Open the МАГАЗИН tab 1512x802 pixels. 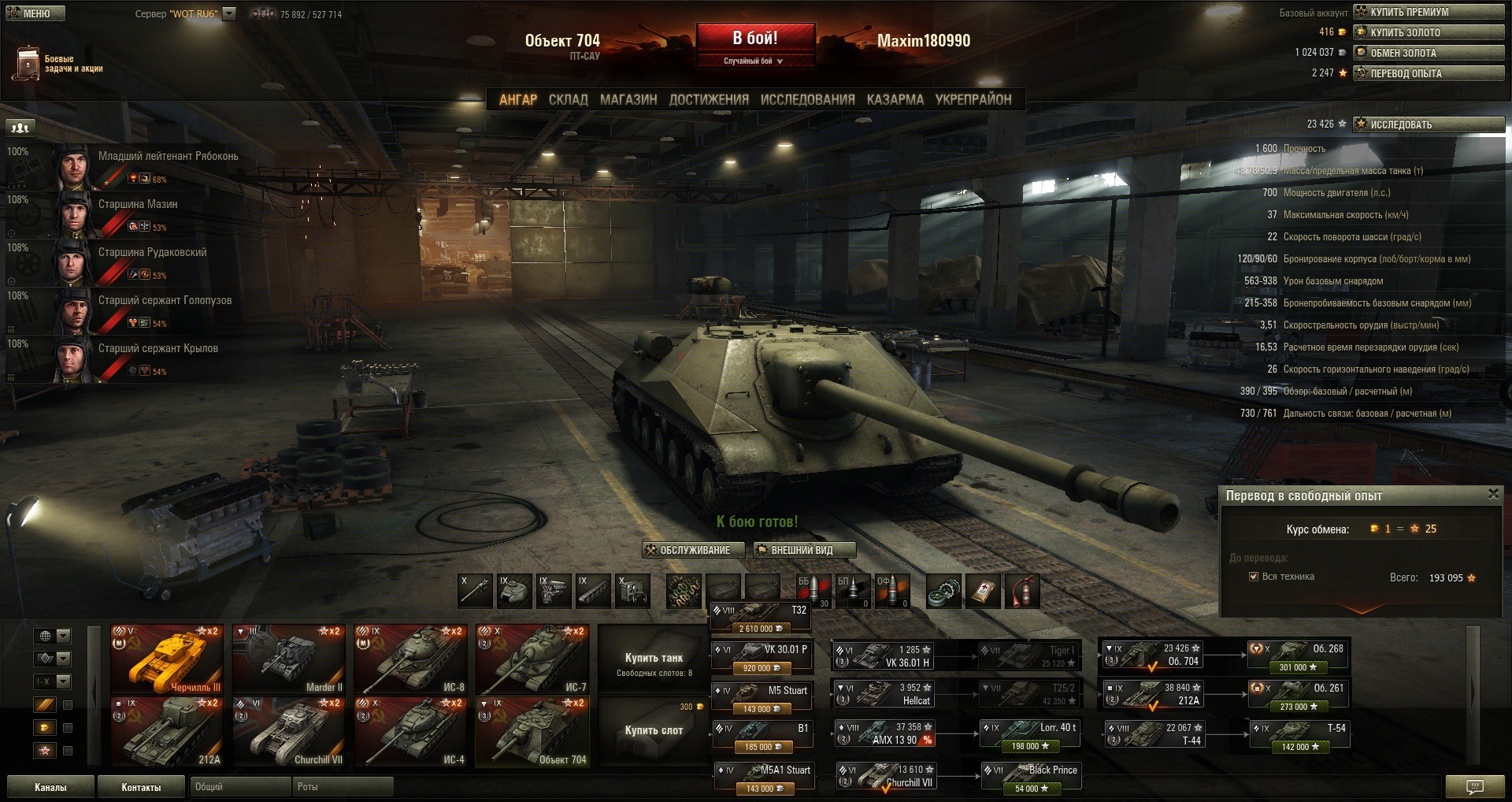(x=628, y=100)
